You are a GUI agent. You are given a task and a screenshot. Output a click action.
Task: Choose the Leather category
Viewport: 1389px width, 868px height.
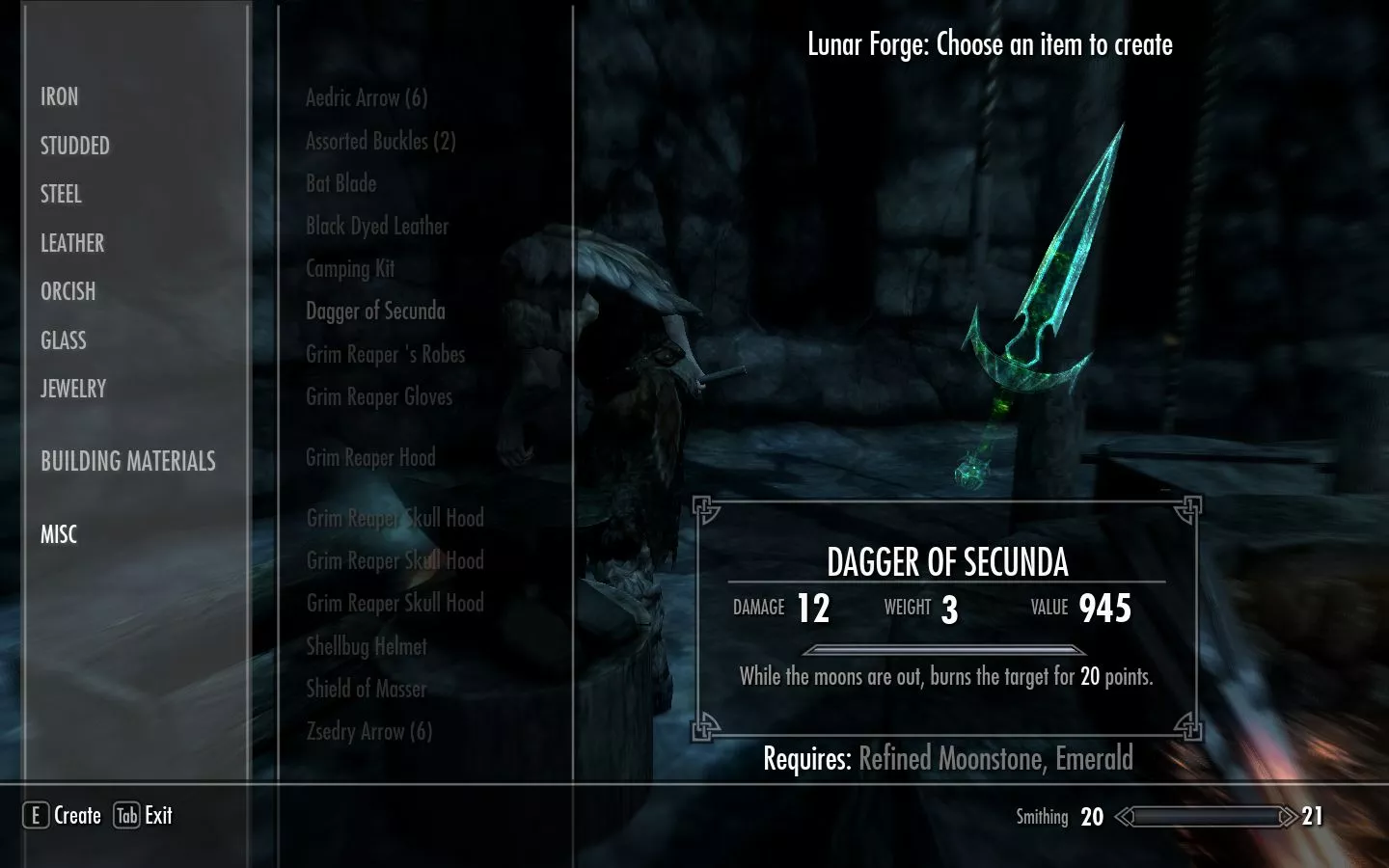point(72,243)
